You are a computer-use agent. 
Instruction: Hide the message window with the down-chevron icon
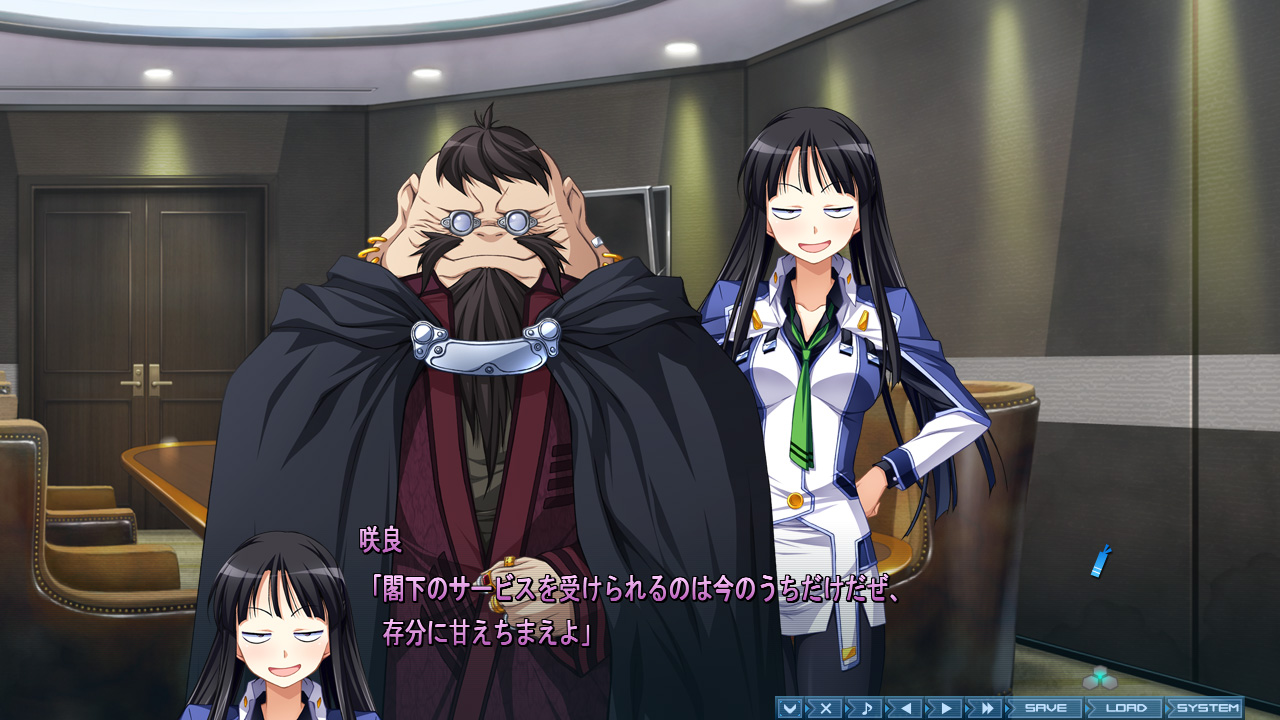point(788,707)
